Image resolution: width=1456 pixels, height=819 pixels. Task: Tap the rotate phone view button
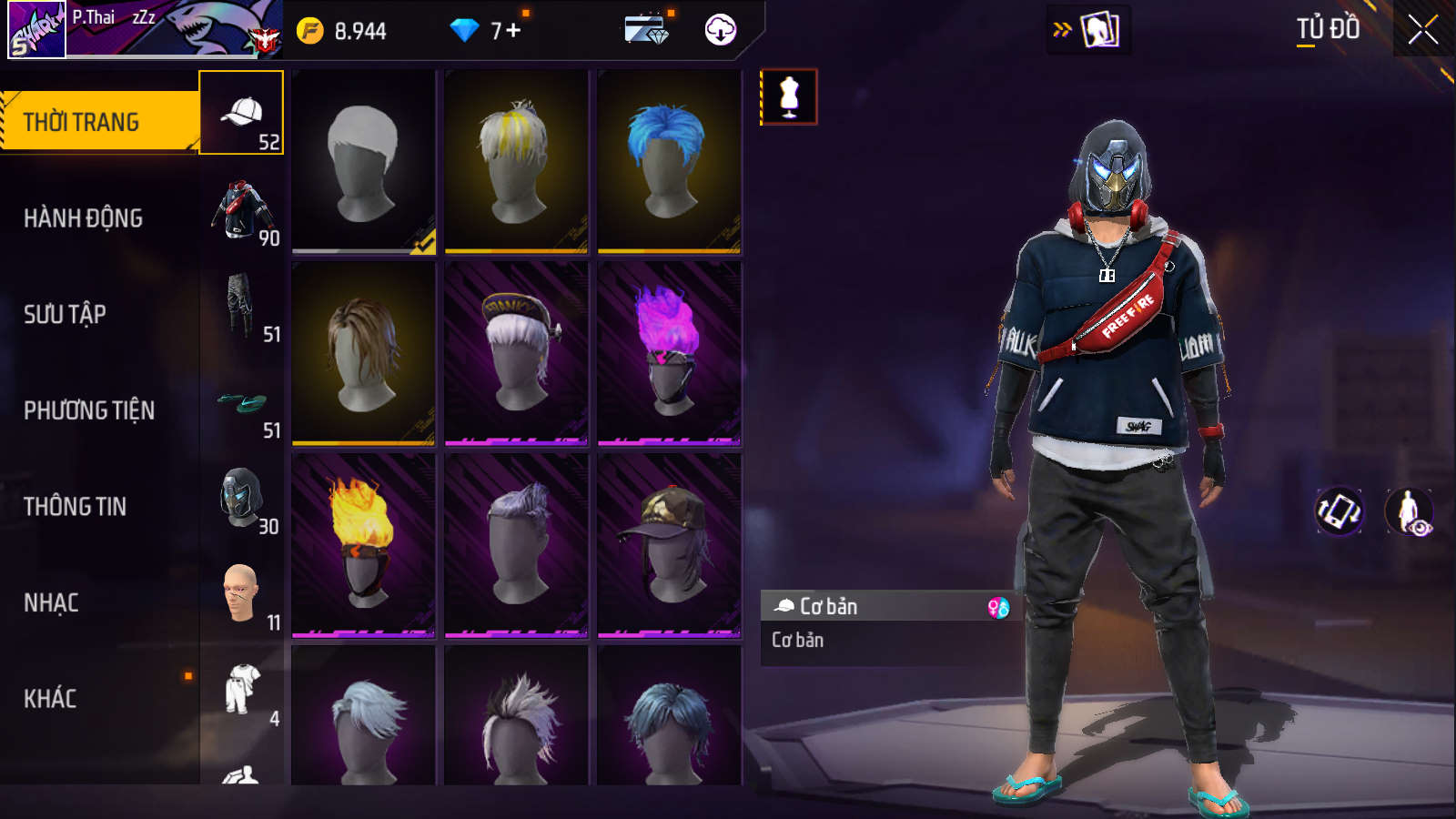1339,511
